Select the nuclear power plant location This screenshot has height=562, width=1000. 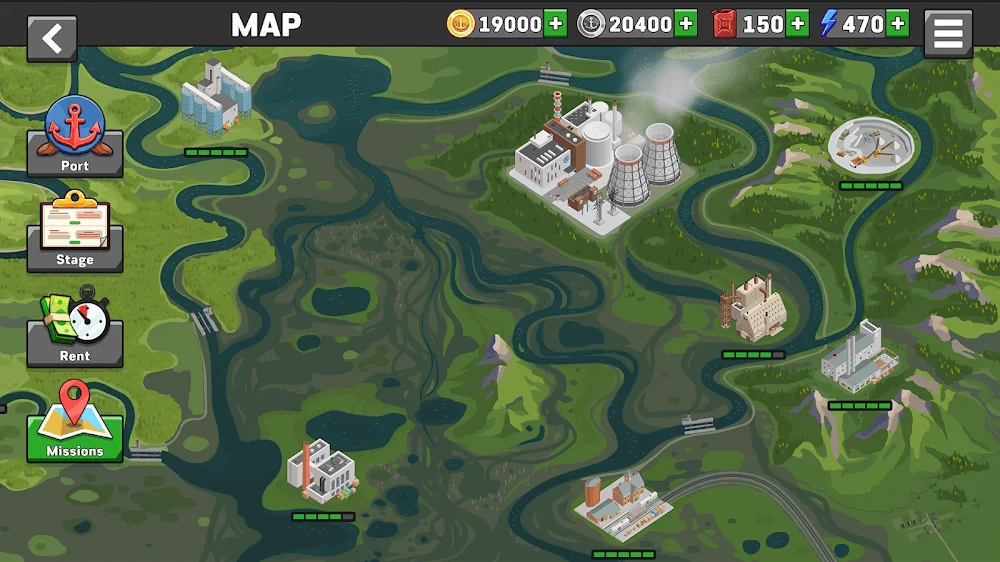tap(597, 155)
